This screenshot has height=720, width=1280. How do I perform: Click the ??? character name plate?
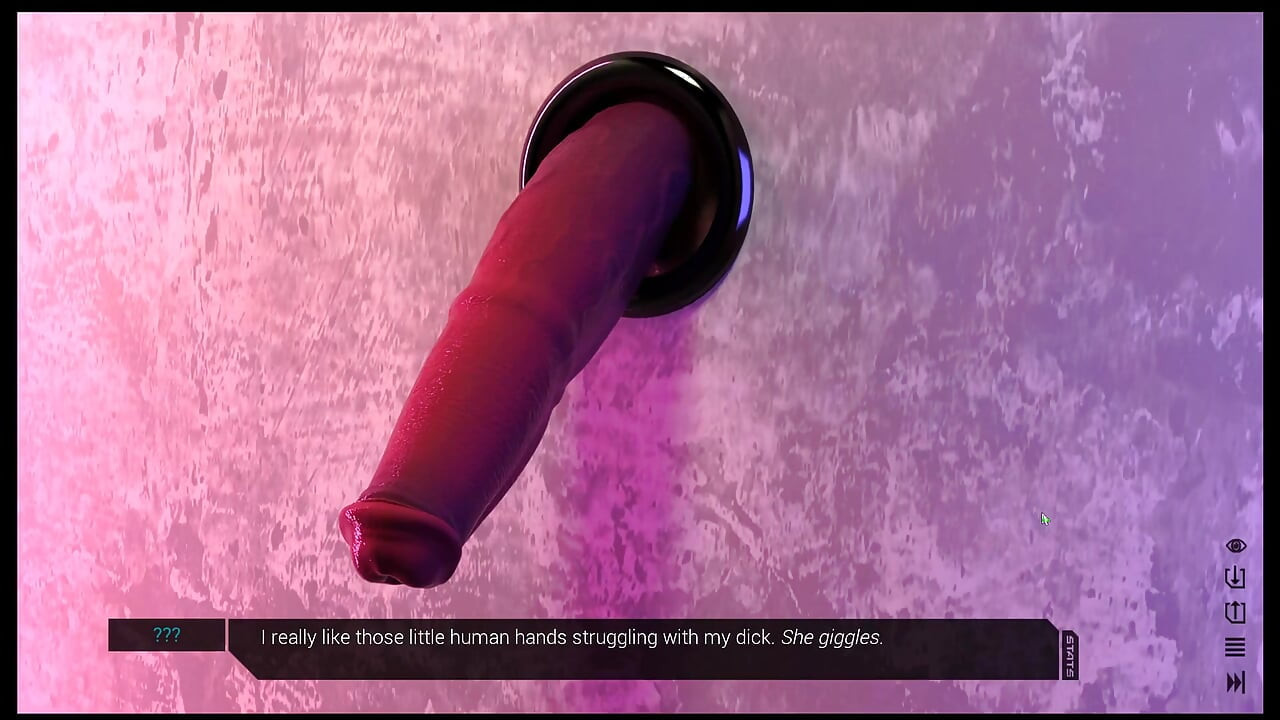(166, 635)
